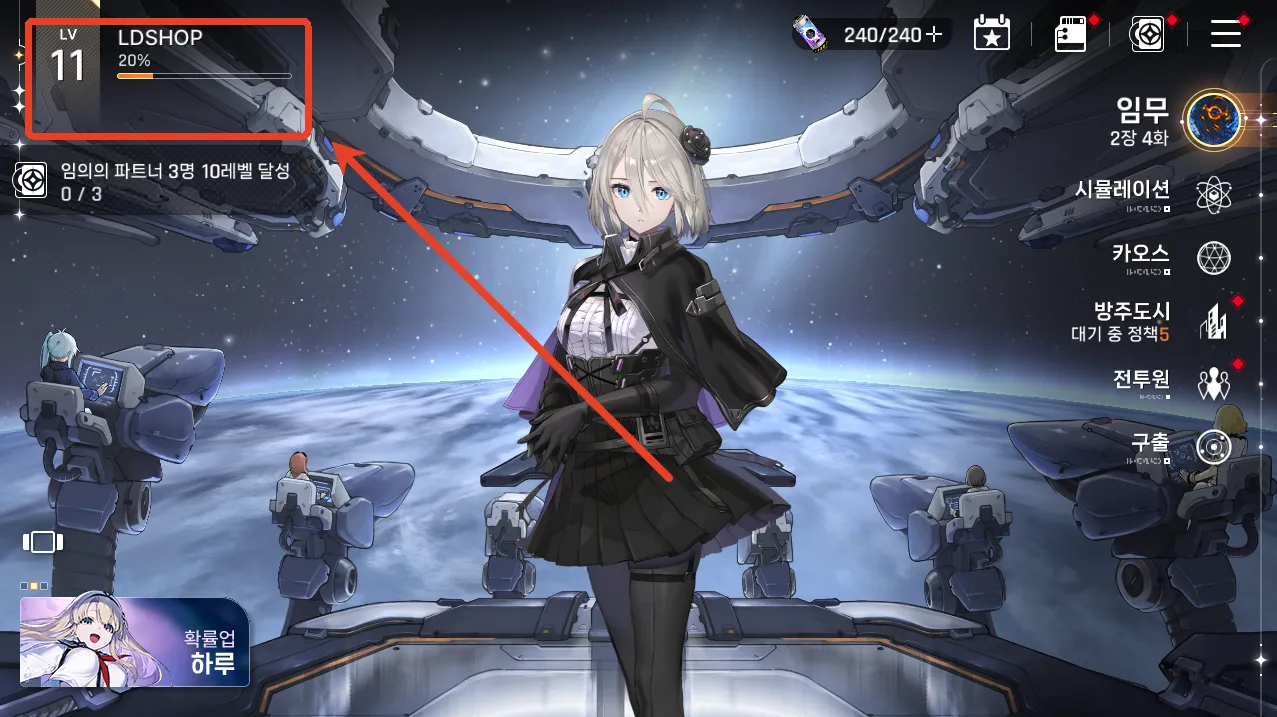Open the hamburger main menu
This screenshot has height=717, width=1277.
click(1225, 35)
